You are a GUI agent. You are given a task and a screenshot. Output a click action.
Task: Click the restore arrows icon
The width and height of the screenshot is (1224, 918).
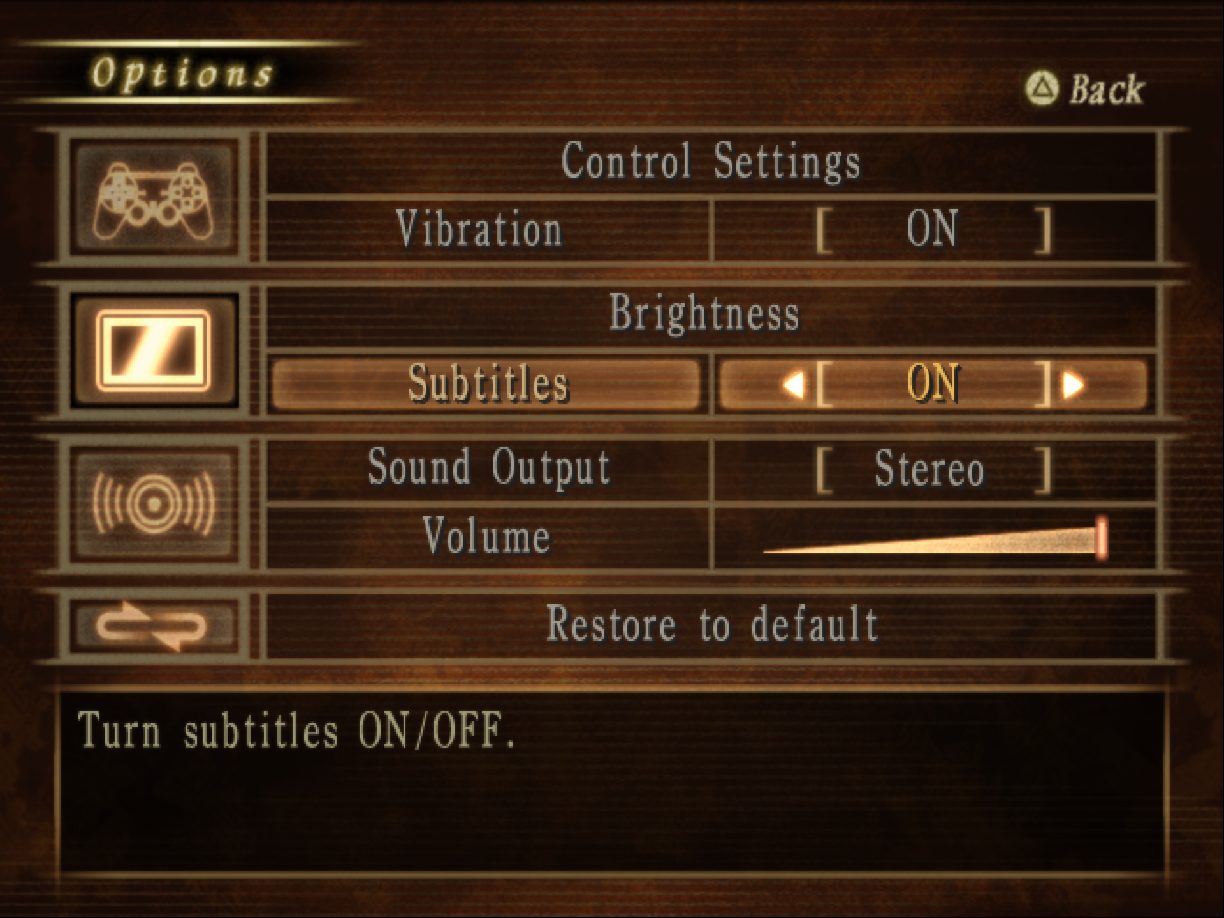tap(153, 626)
